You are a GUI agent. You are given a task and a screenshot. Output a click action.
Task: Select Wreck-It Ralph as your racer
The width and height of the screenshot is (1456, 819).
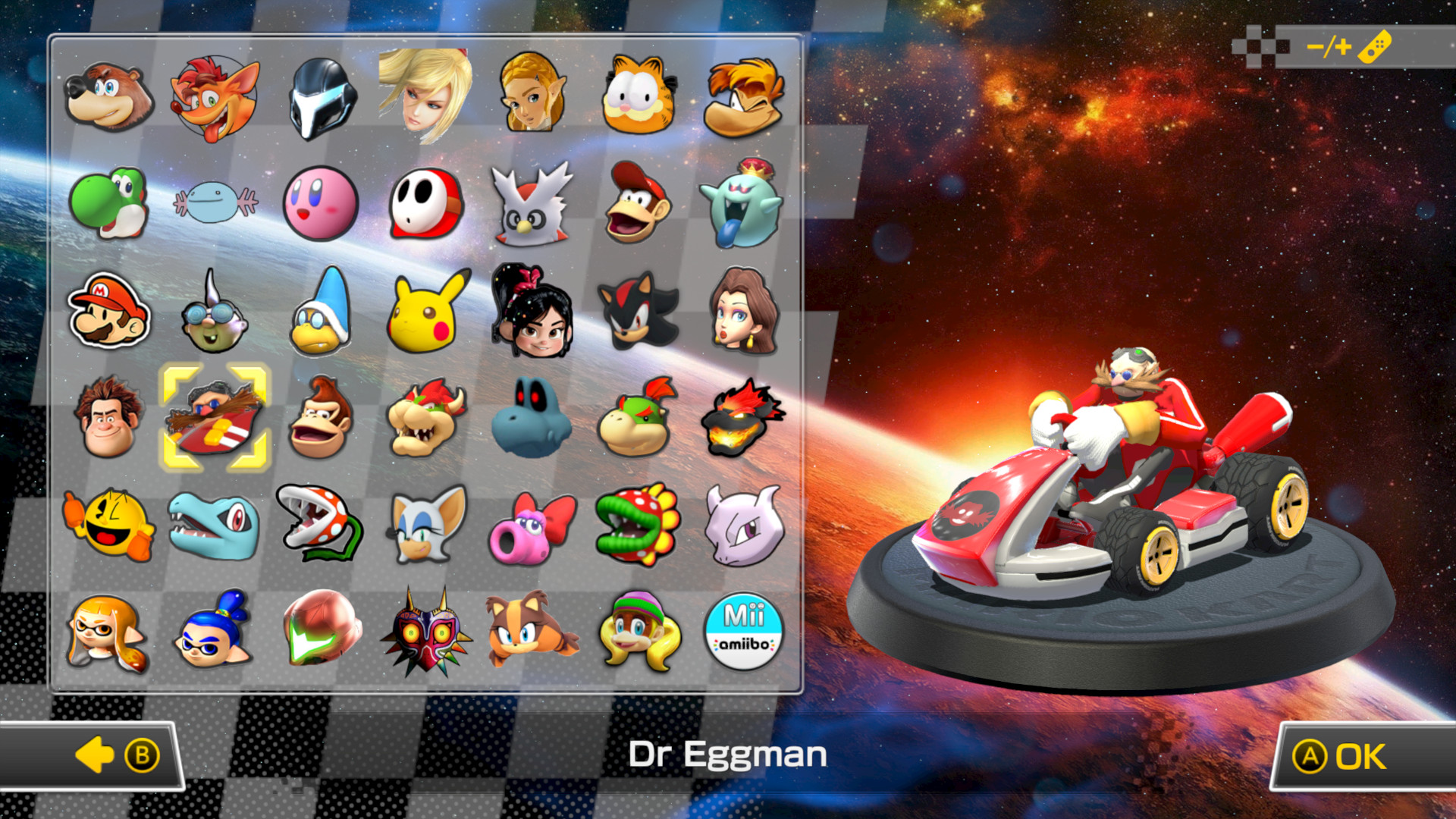tap(110, 416)
